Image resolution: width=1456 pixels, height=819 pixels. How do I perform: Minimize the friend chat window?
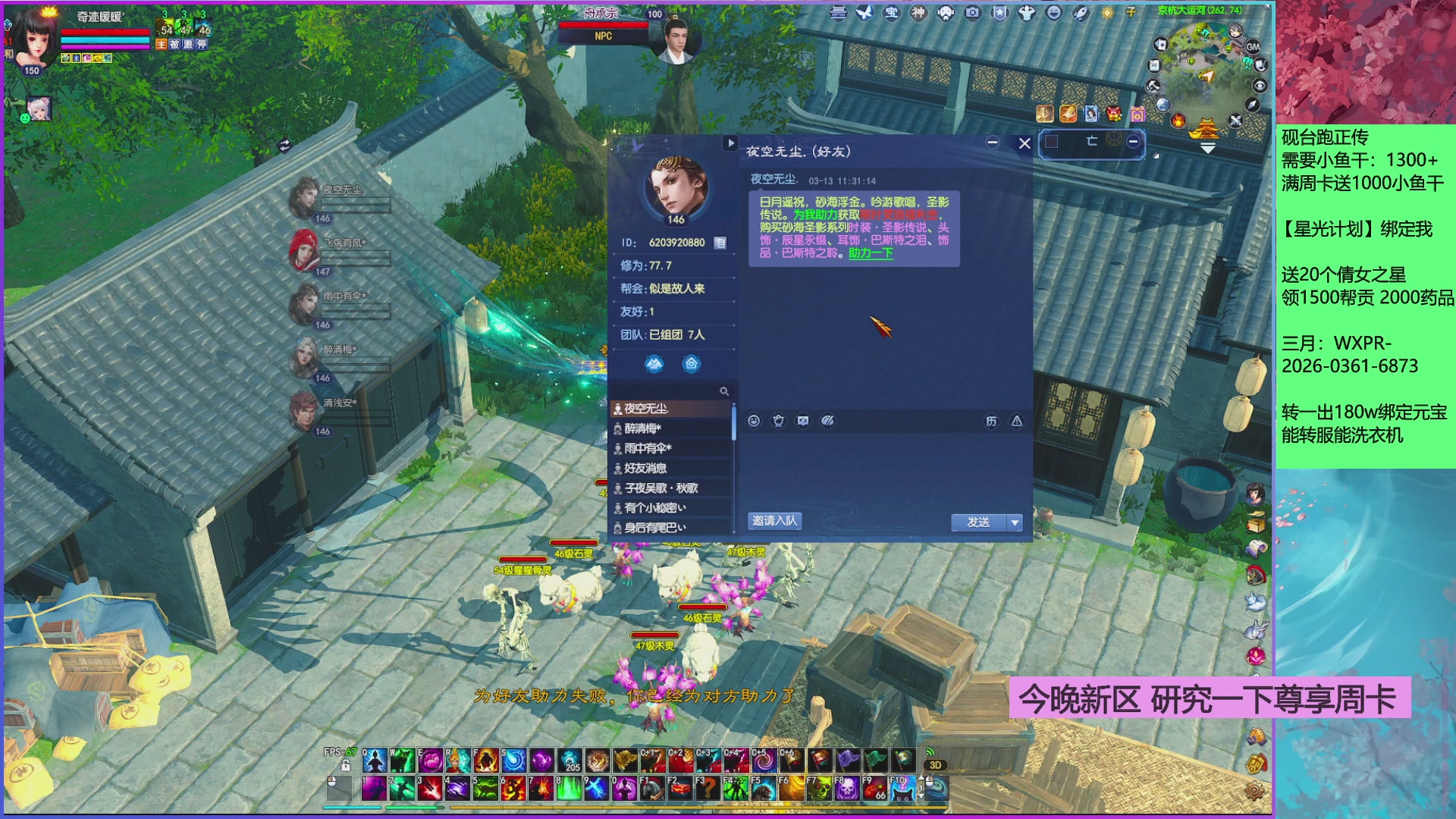tap(993, 143)
